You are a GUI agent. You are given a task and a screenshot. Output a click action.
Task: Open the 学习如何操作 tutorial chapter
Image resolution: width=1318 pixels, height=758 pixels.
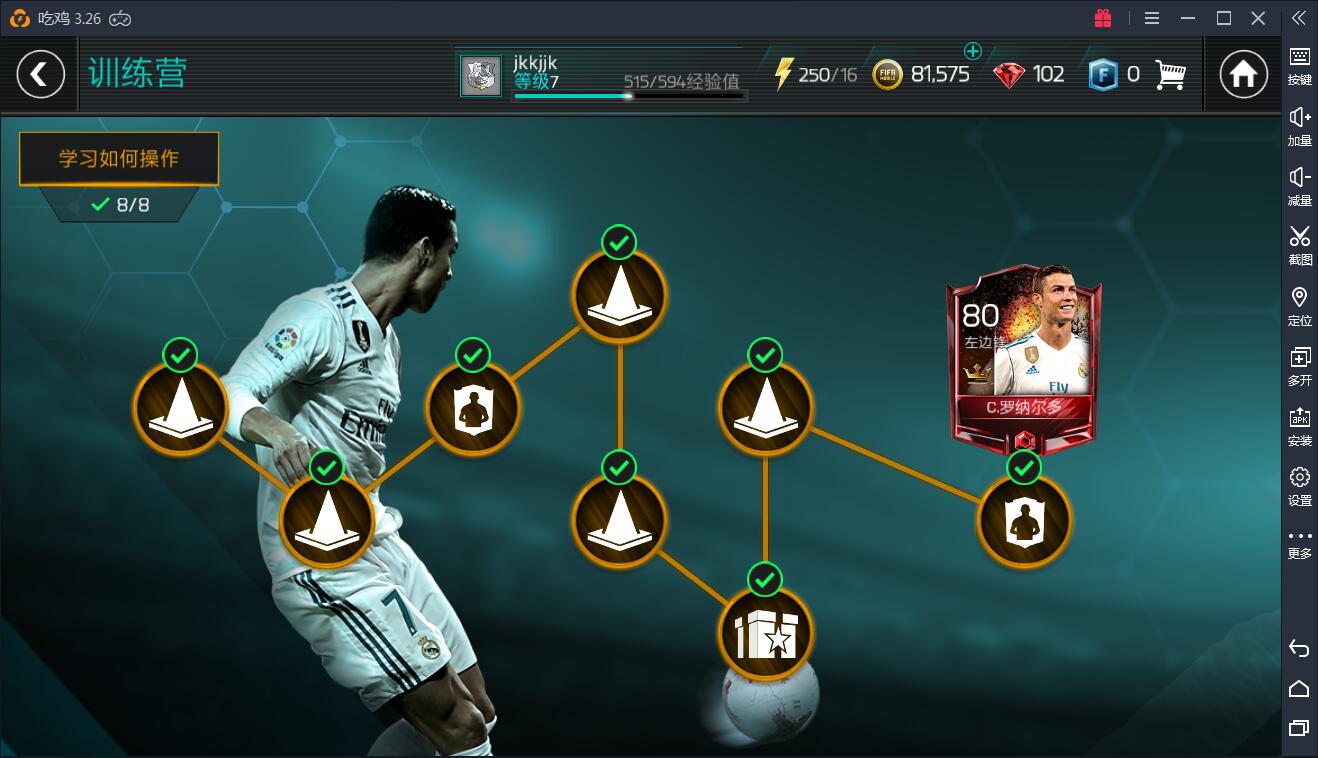point(119,159)
